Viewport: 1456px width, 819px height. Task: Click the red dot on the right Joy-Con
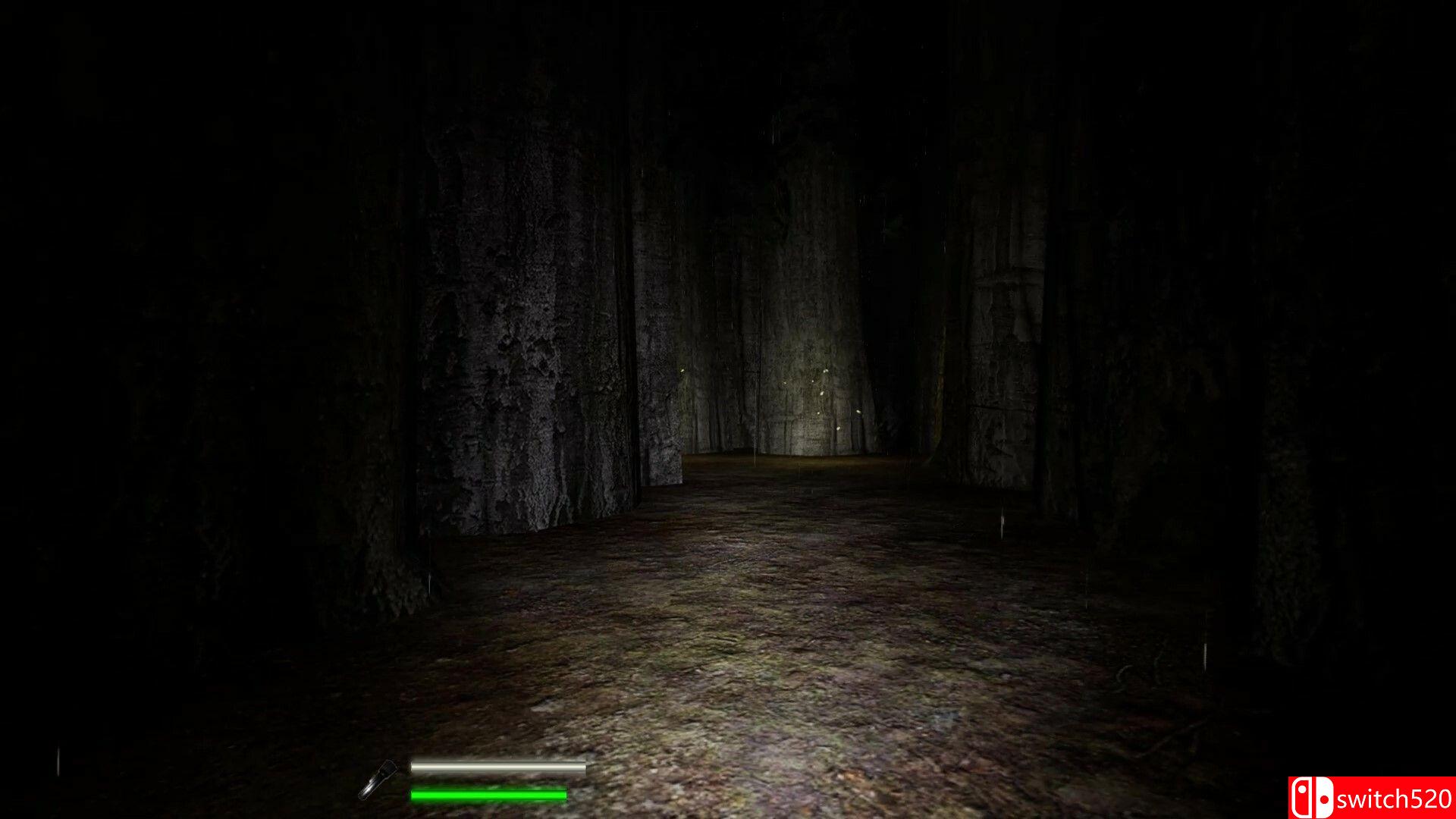[1324, 799]
